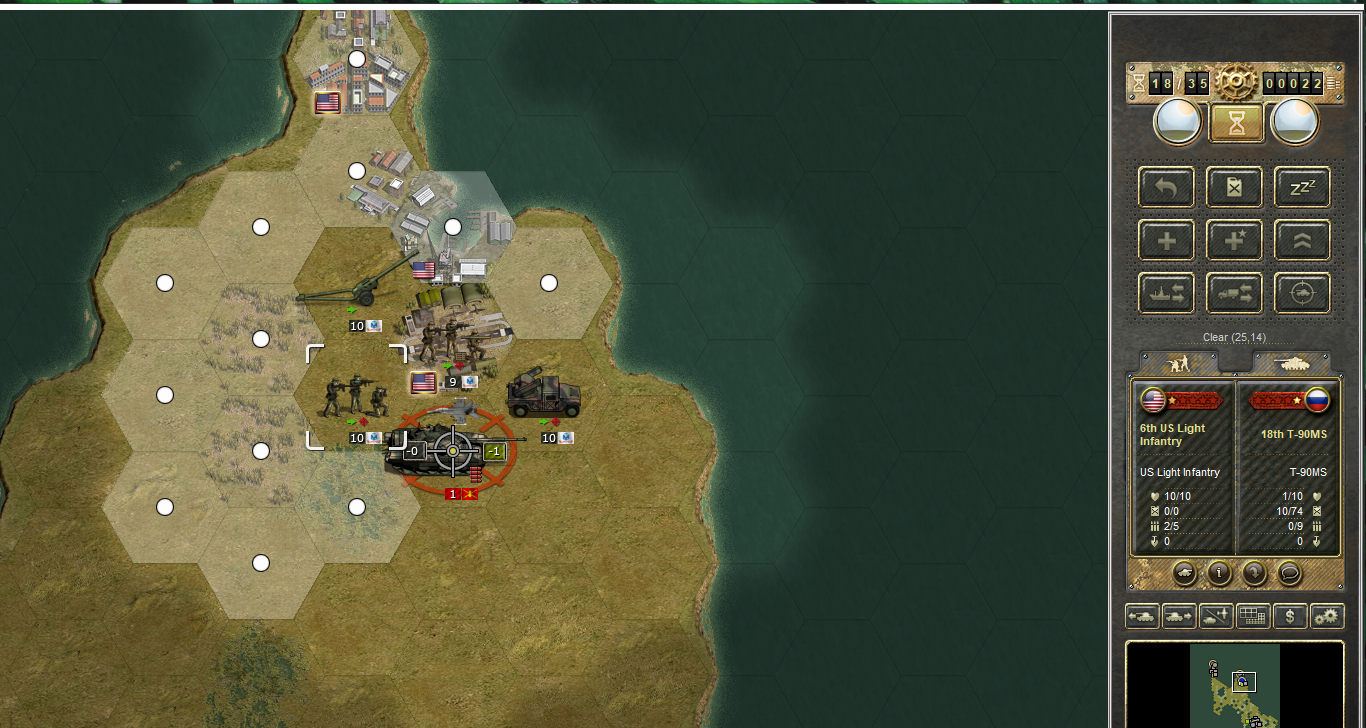Switch to the tank unit tab

[x=1291, y=363]
